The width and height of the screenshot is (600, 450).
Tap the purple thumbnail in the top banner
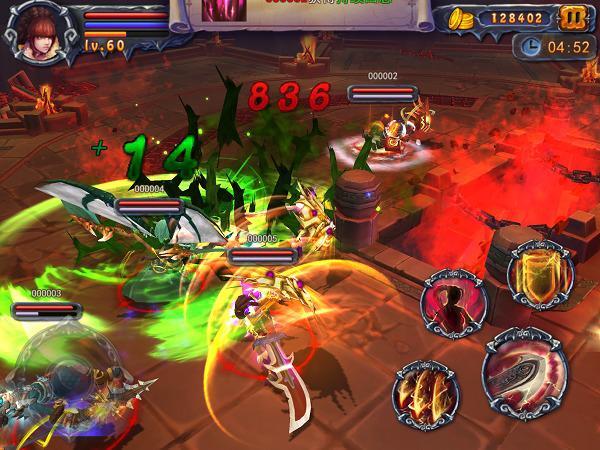(x=220, y=11)
